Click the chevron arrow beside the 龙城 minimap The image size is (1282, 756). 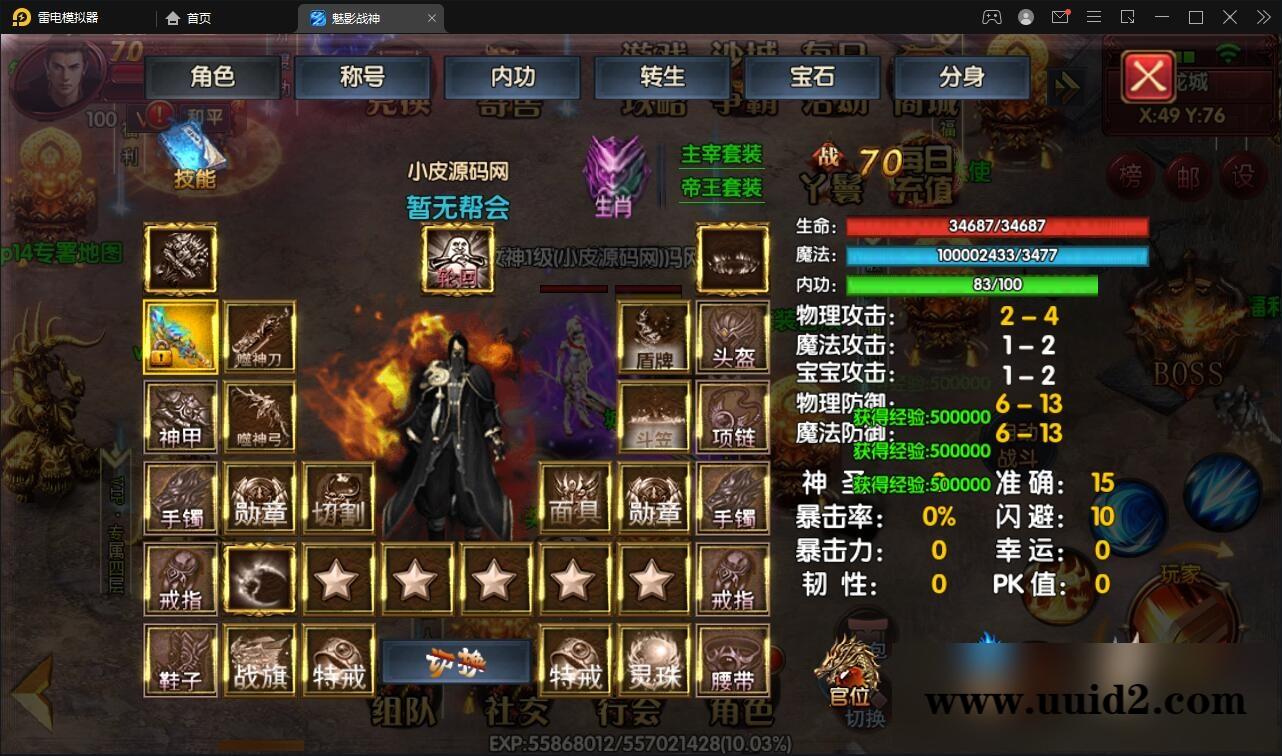click(1065, 88)
